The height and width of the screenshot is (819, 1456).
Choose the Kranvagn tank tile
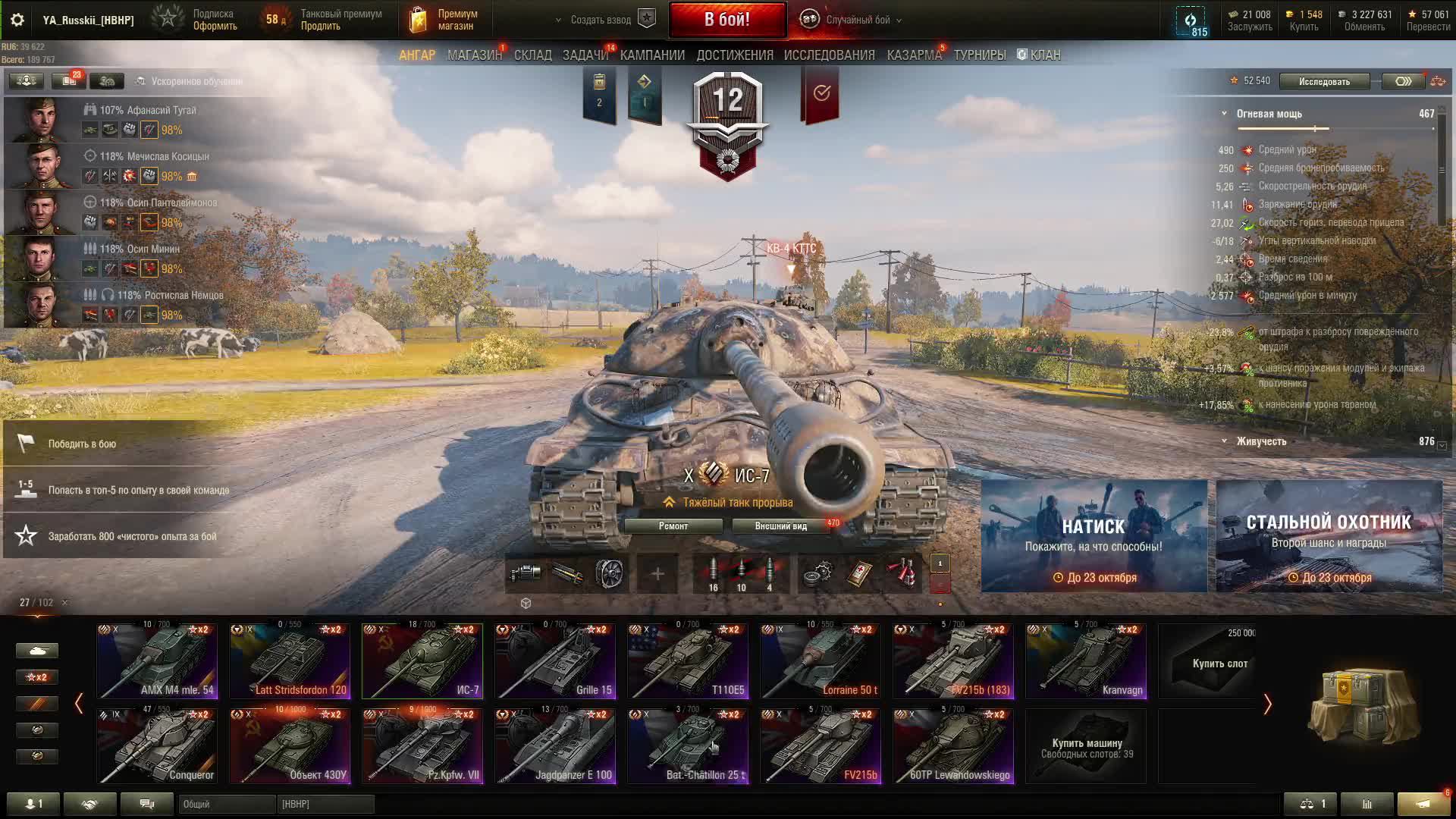pos(1086,661)
